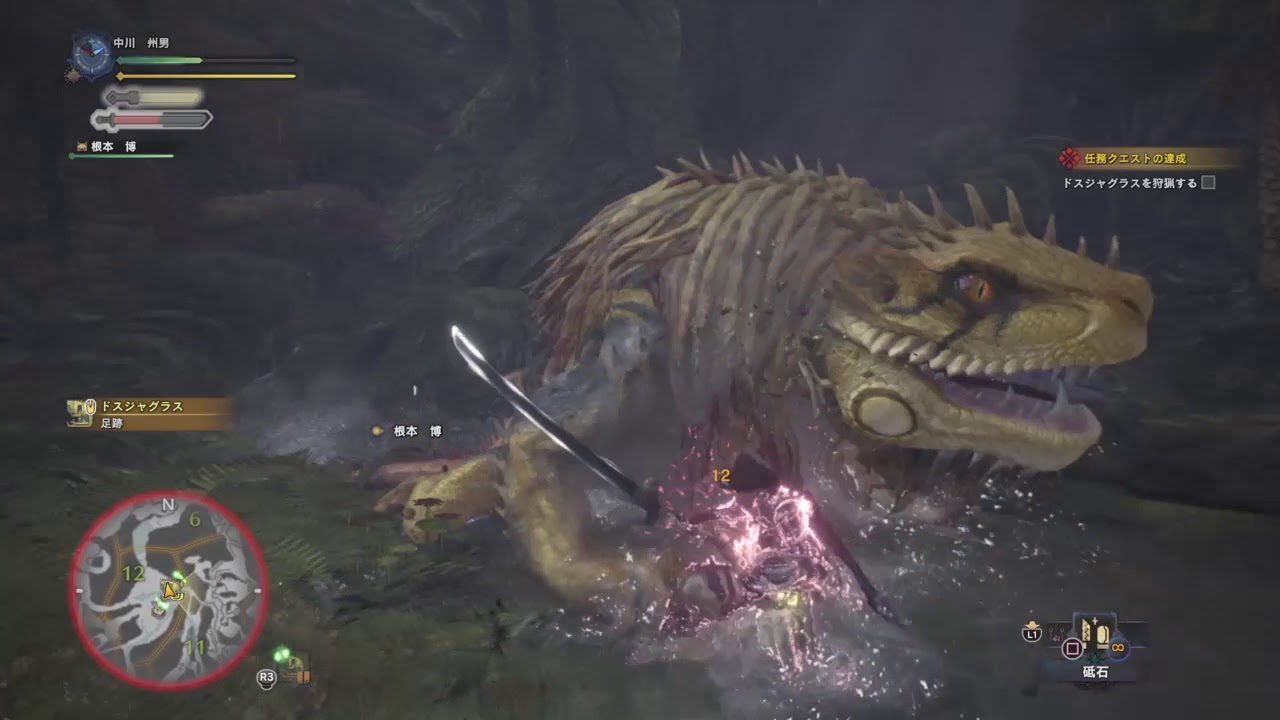
Task: Expand the minimap using the R3 prompt
Action: pos(266,678)
